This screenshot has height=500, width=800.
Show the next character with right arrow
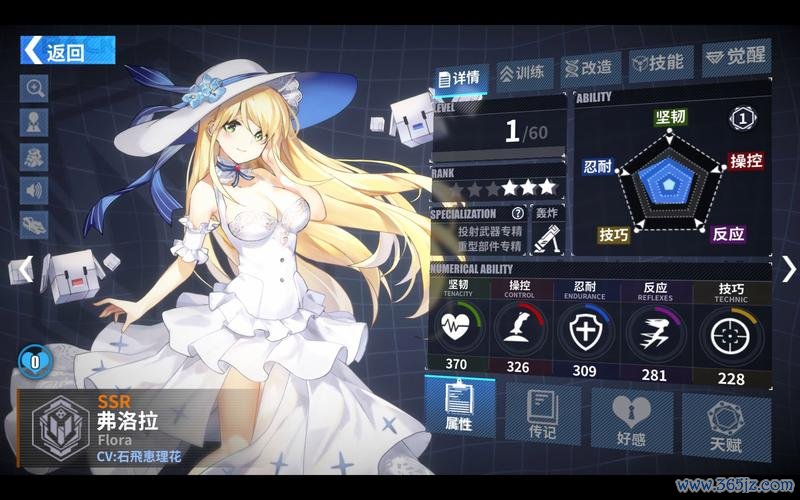coord(788,268)
